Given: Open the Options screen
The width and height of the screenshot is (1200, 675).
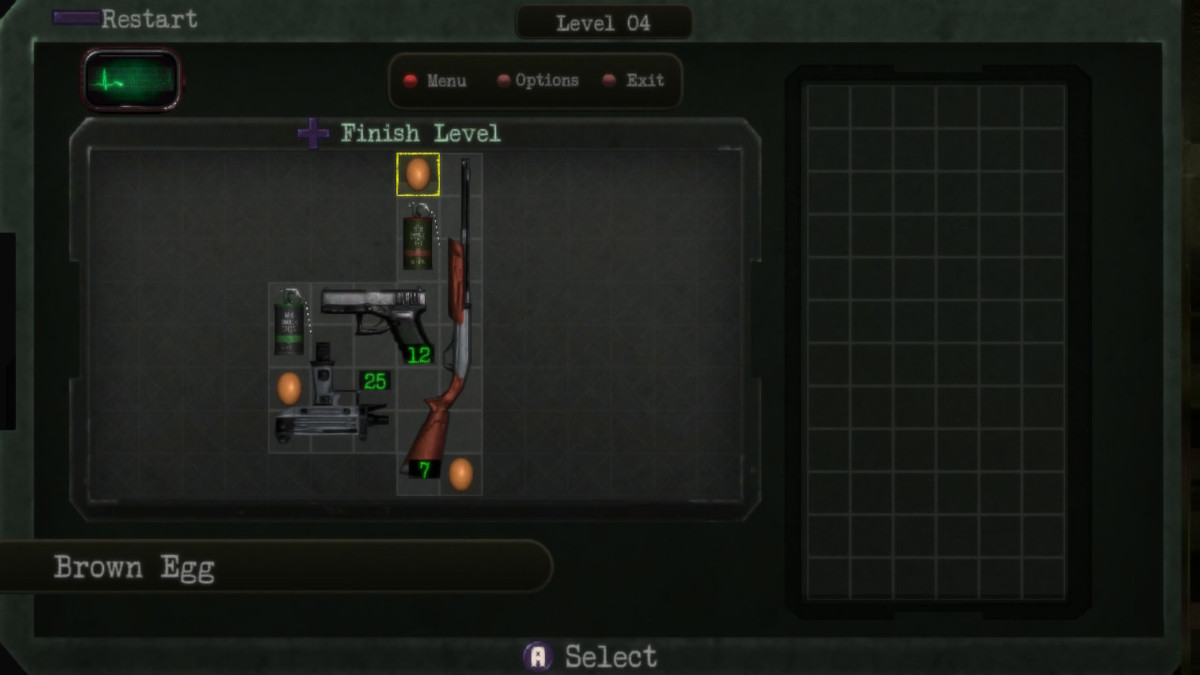Looking at the screenshot, I should [538, 81].
